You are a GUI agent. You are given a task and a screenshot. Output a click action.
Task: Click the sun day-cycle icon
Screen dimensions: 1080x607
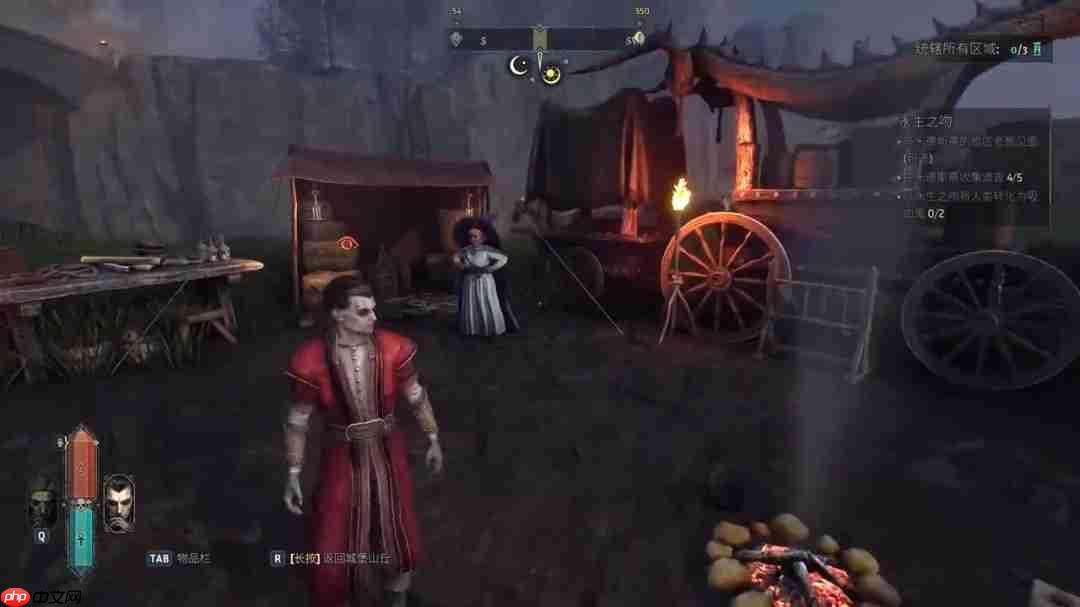tap(552, 75)
